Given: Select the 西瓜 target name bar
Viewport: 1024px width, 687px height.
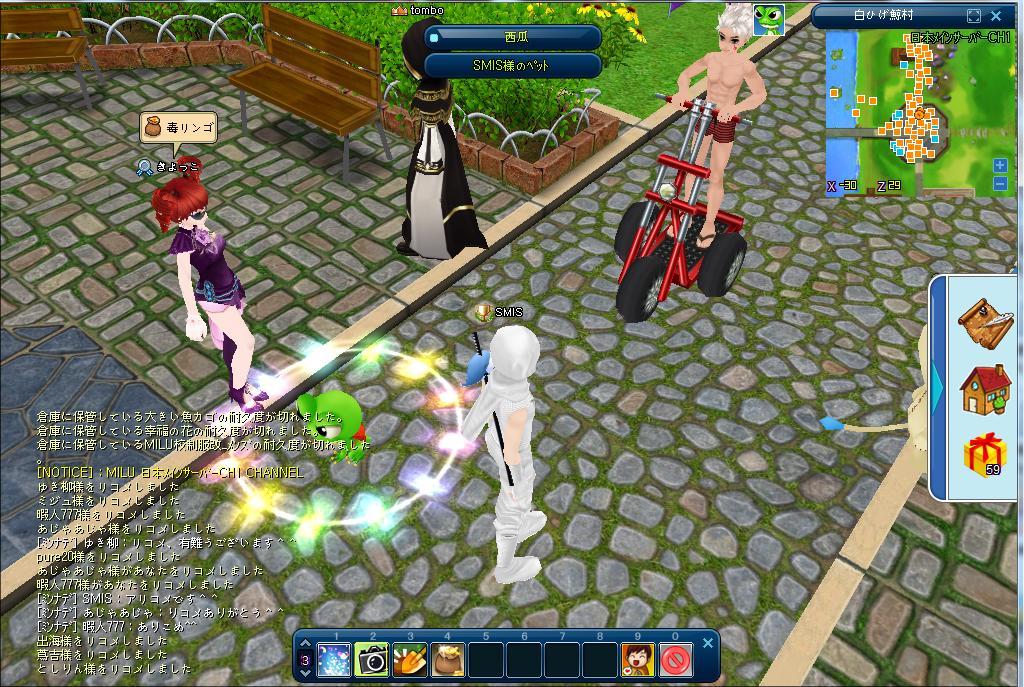Looking at the screenshot, I should point(513,37).
